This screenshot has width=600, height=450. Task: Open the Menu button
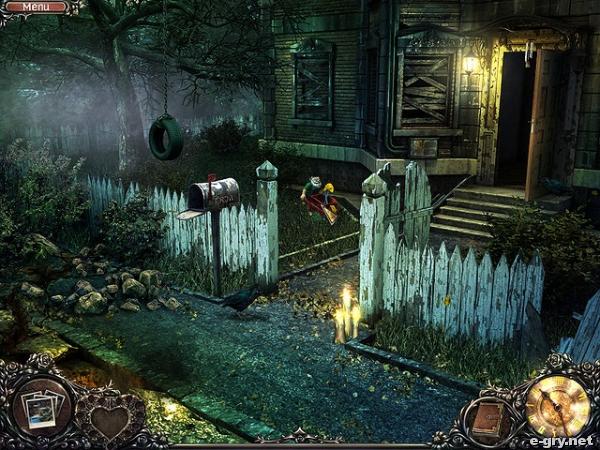click(x=36, y=7)
